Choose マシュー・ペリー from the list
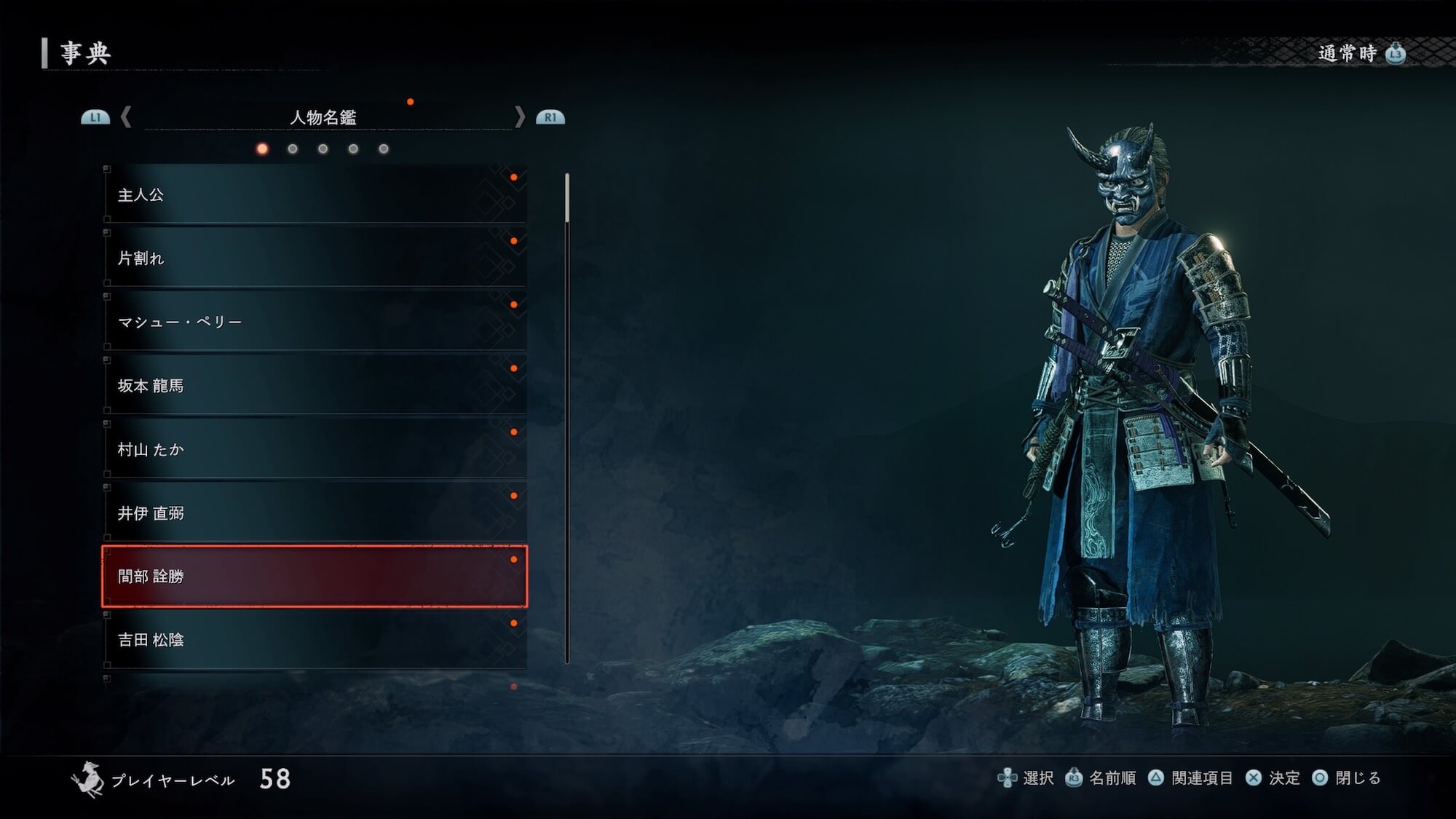Viewport: 1456px width, 819px height. click(x=314, y=322)
